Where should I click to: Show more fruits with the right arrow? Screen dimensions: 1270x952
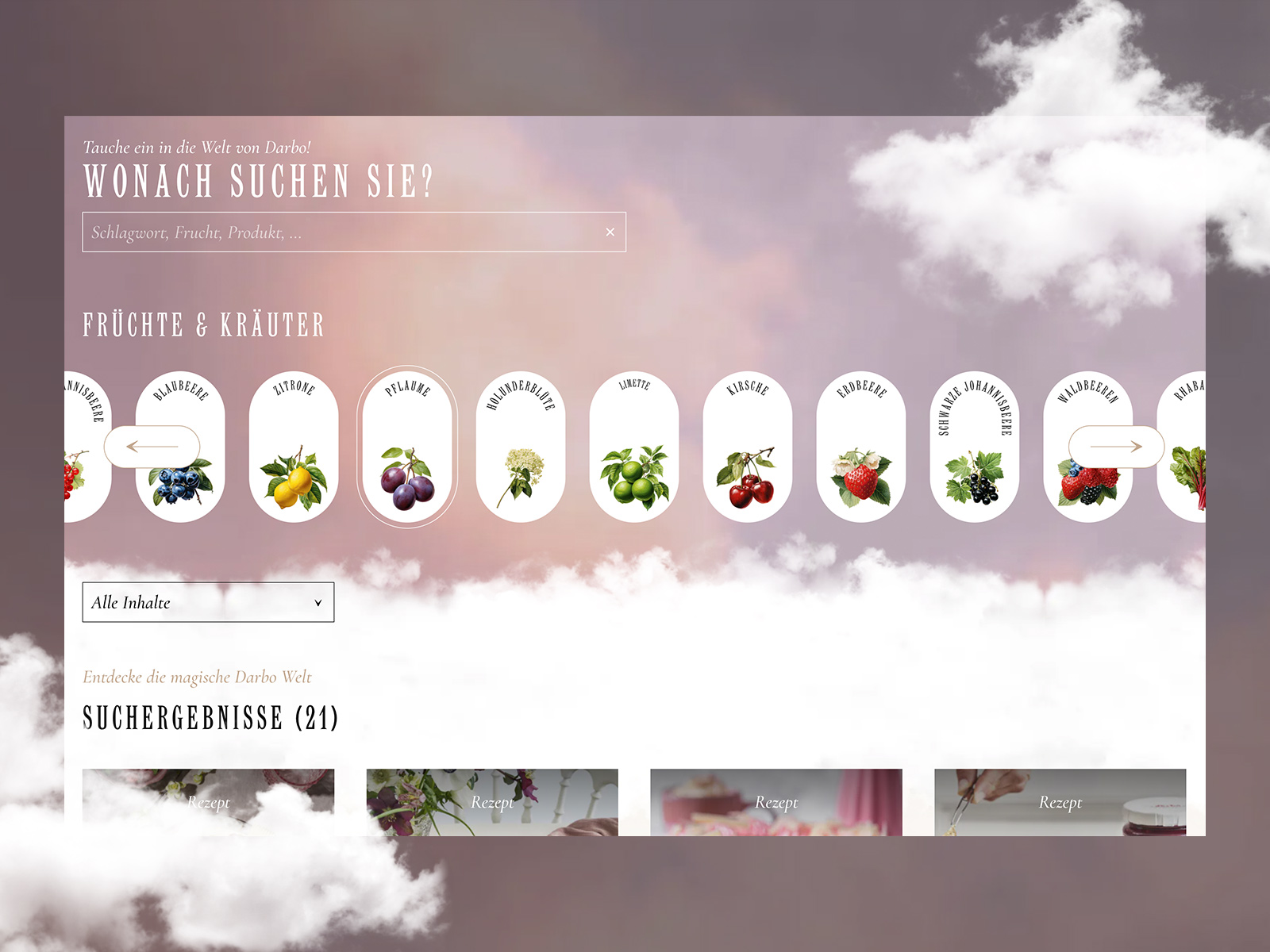point(1116,447)
